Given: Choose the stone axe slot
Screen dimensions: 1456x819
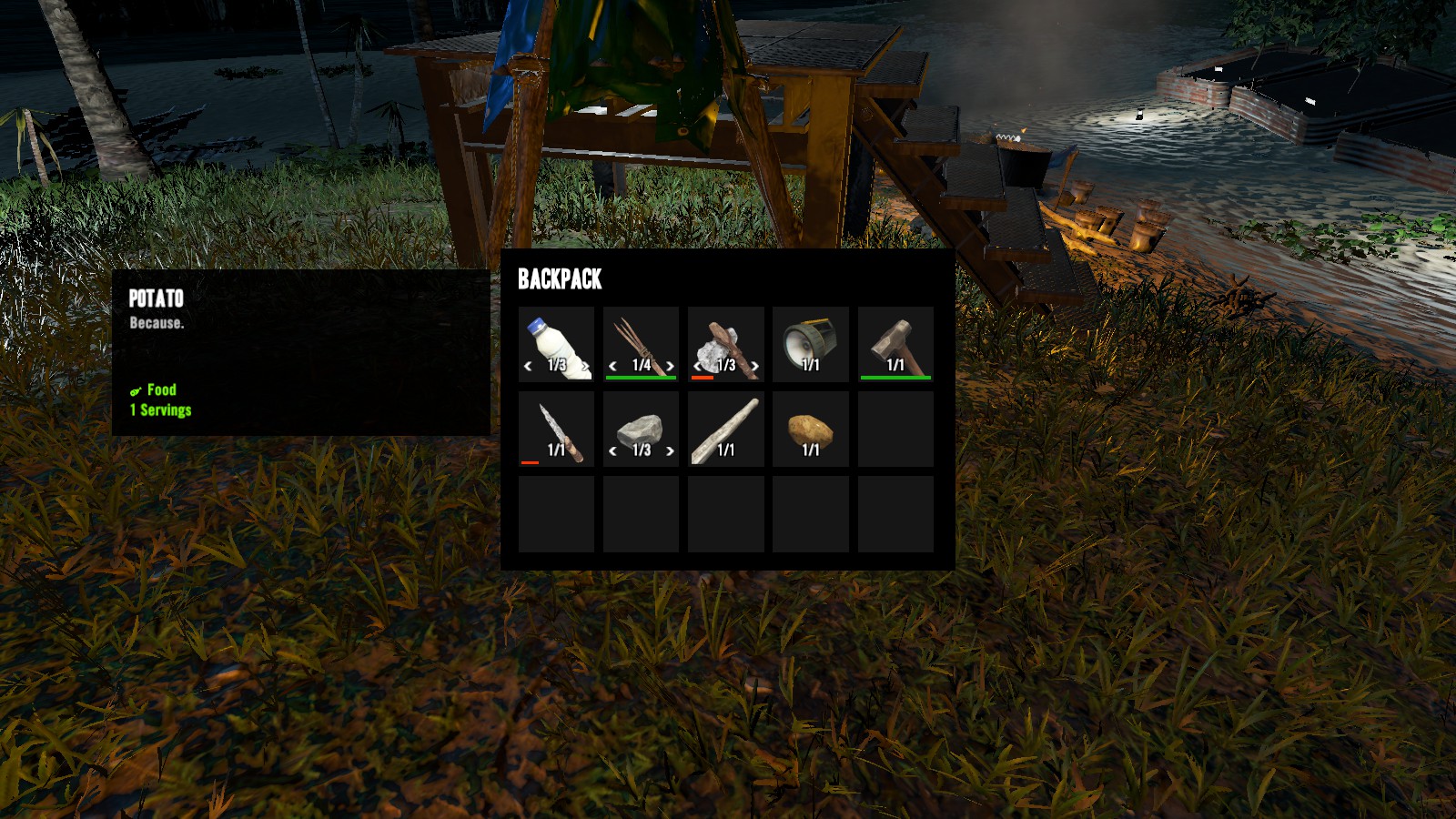Looking at the screenshot, I should pos(725,342).
